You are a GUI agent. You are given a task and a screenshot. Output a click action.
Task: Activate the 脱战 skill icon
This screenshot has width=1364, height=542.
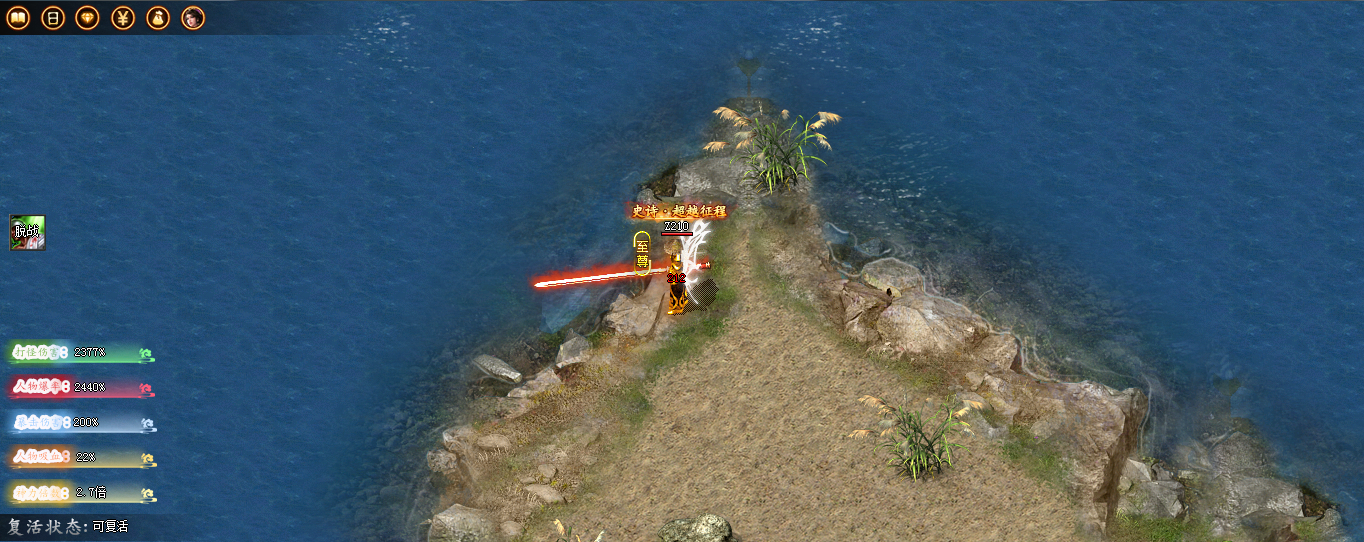point(28,232)
